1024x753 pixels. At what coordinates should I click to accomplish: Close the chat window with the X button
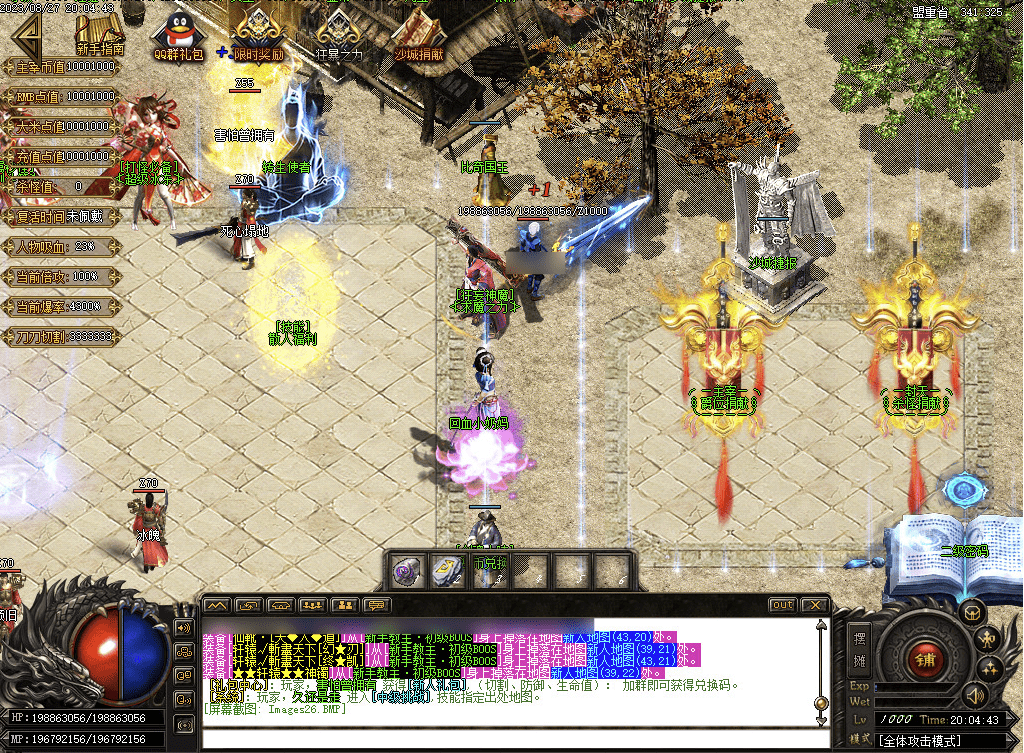pos(815,605)
